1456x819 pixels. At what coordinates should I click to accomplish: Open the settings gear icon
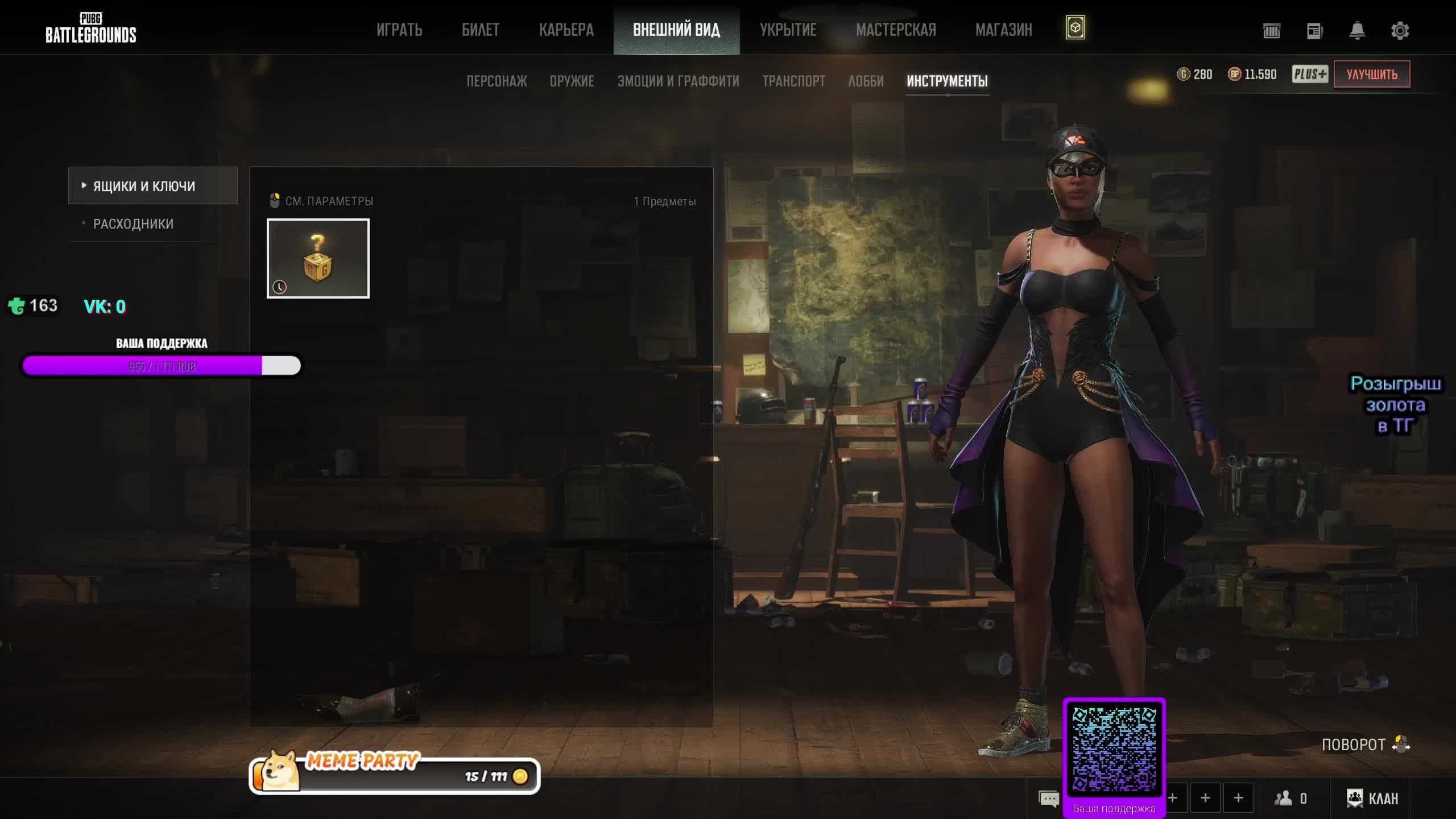[x=1400, y=31]
